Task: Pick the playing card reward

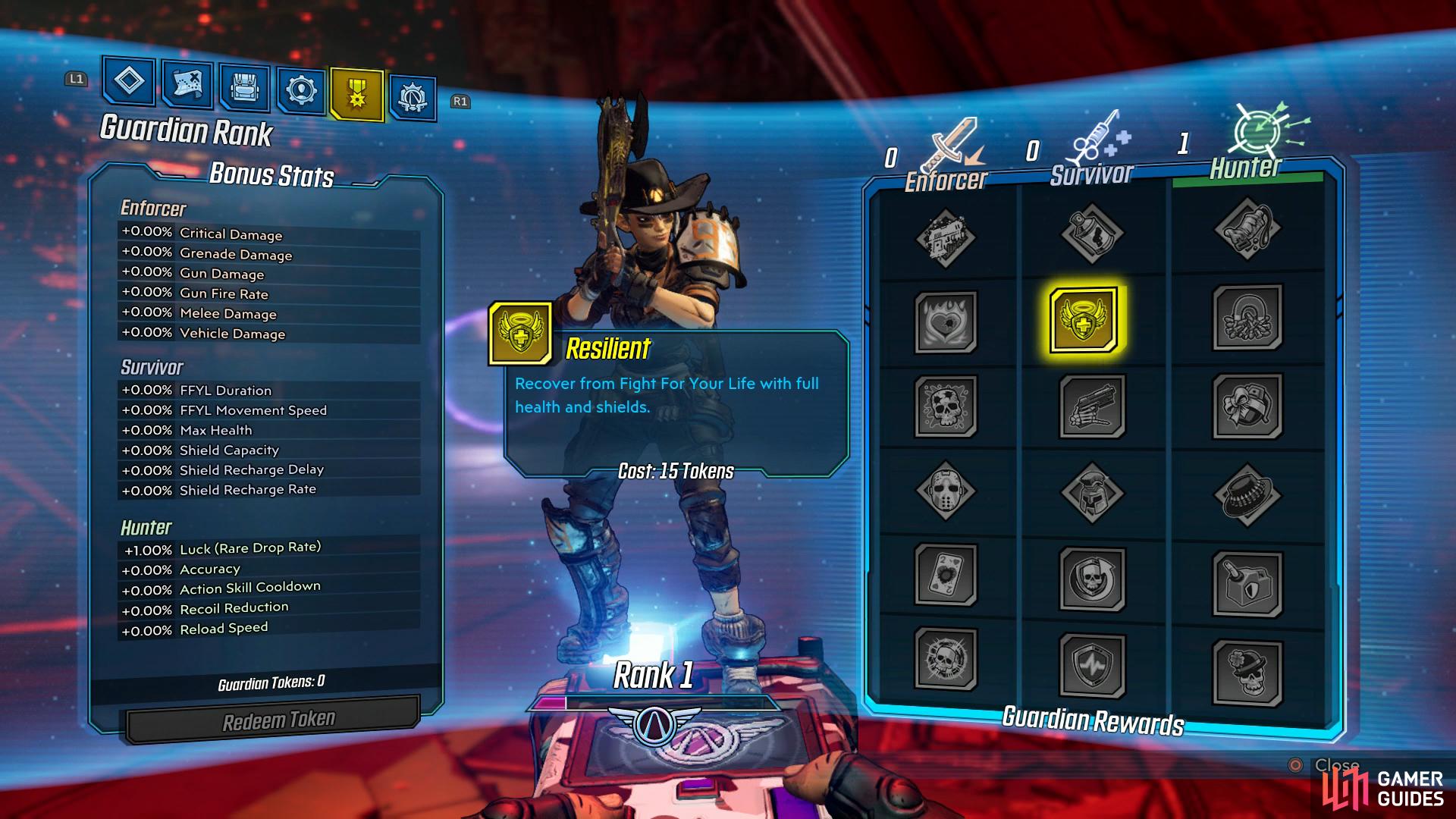Action: pos(946,574)
